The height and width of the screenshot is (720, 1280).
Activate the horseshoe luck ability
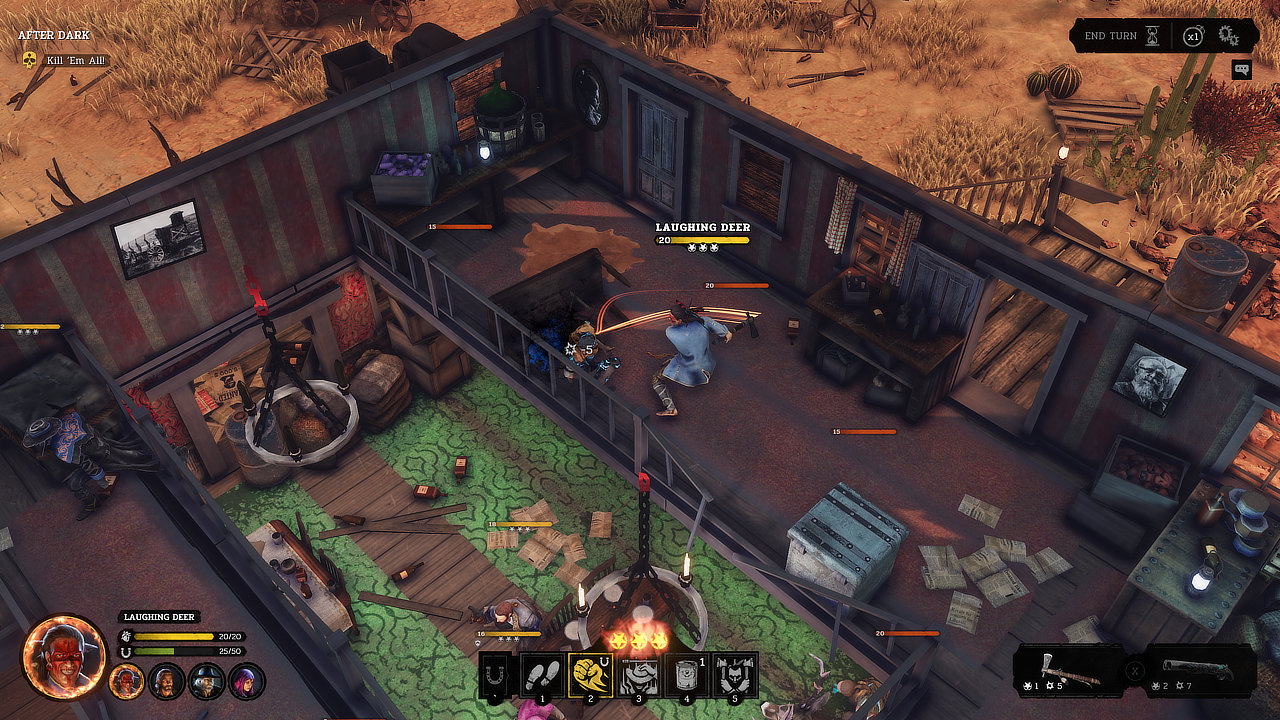[x=496, y=675]
